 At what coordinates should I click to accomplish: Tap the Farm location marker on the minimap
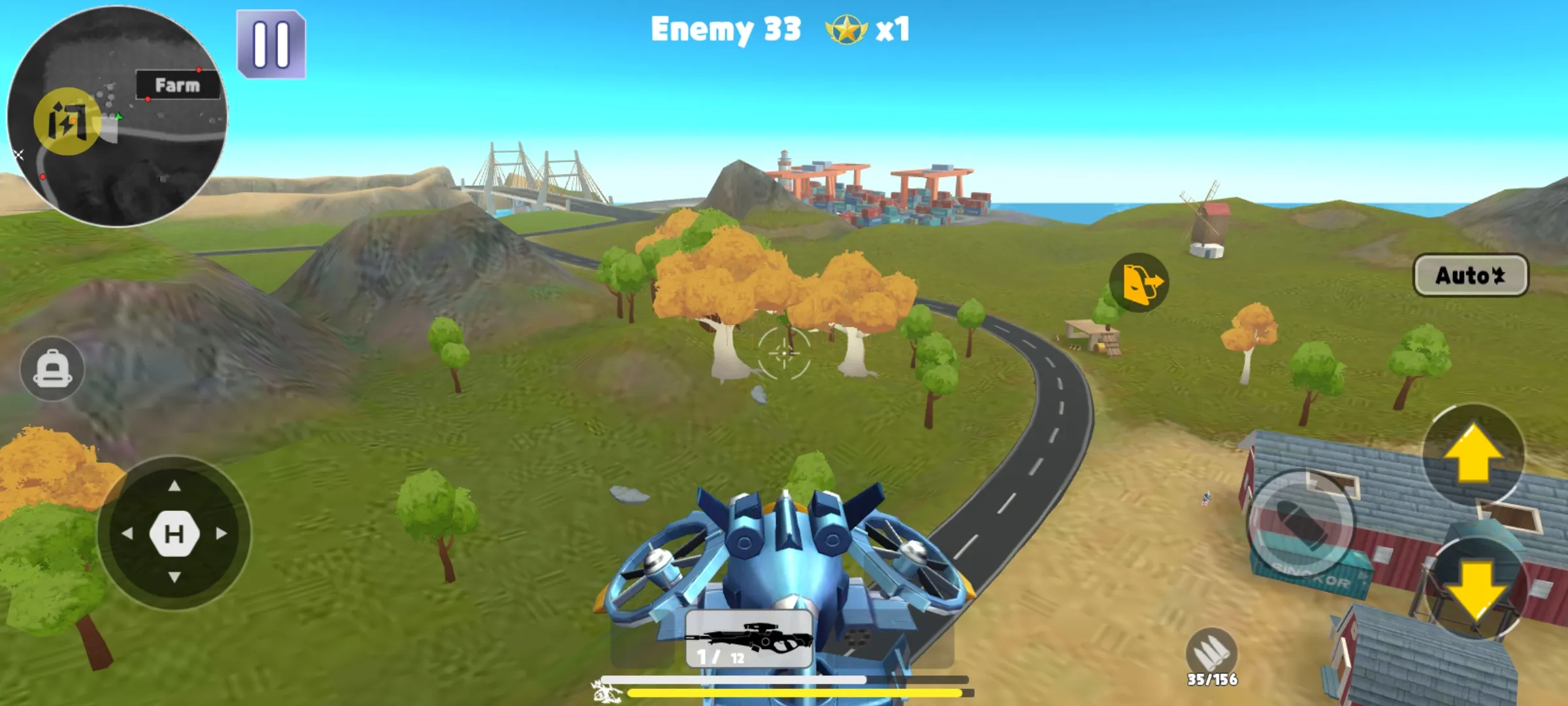(x=178, y=83)
